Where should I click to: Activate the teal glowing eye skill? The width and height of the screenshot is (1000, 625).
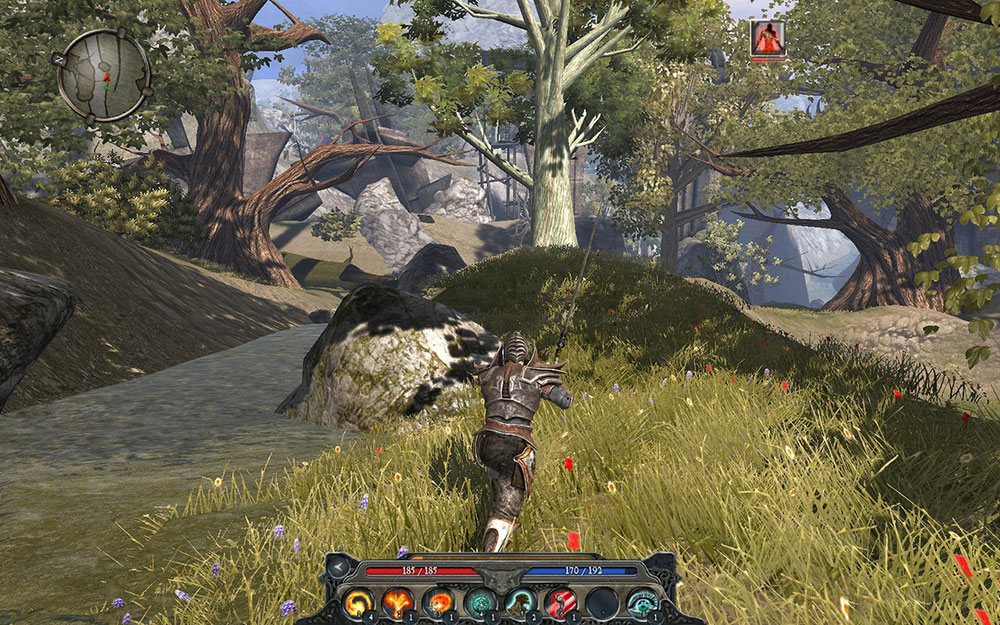pos(641,603)
